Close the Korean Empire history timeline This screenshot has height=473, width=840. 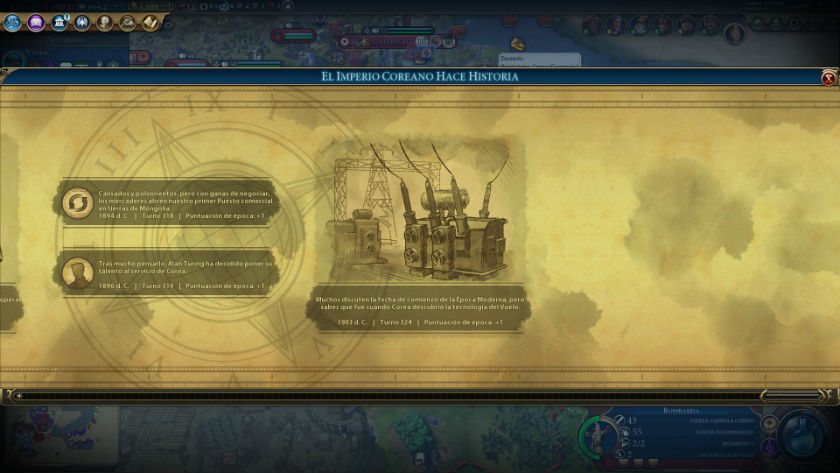coord(829,77)
